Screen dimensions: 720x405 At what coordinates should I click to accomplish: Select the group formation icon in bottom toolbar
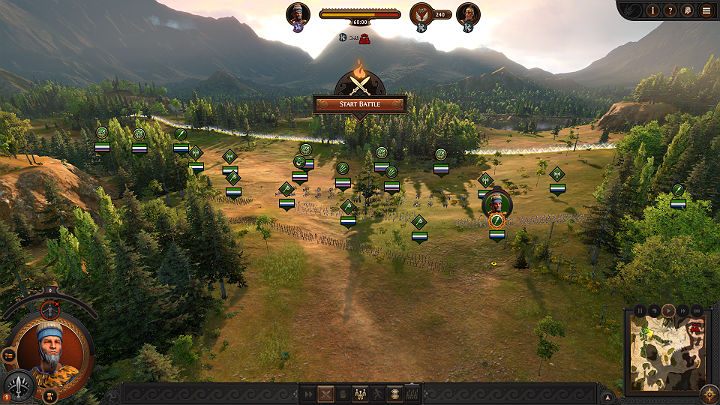(x=360, y=394)
